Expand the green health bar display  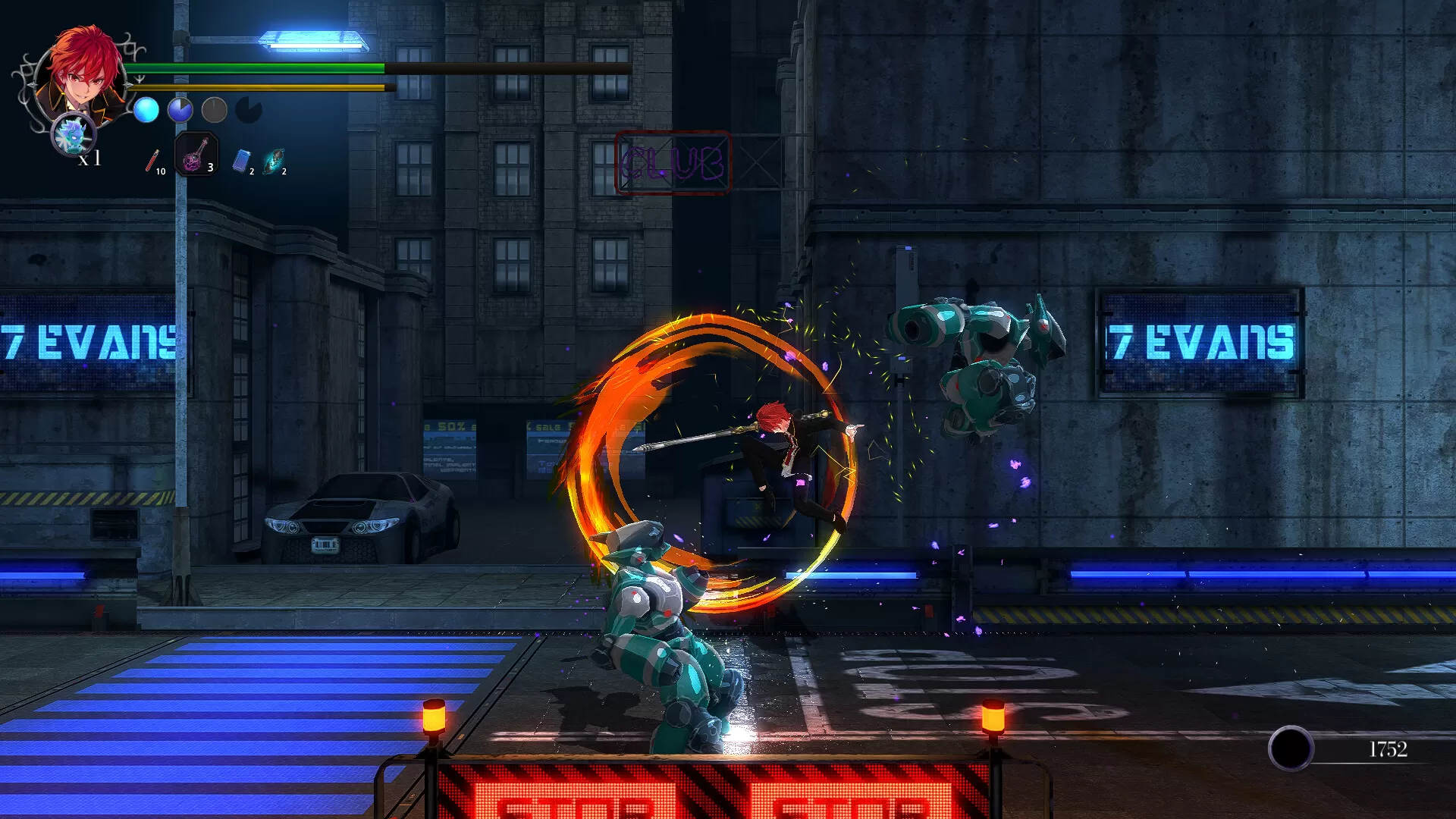[258, 68]
